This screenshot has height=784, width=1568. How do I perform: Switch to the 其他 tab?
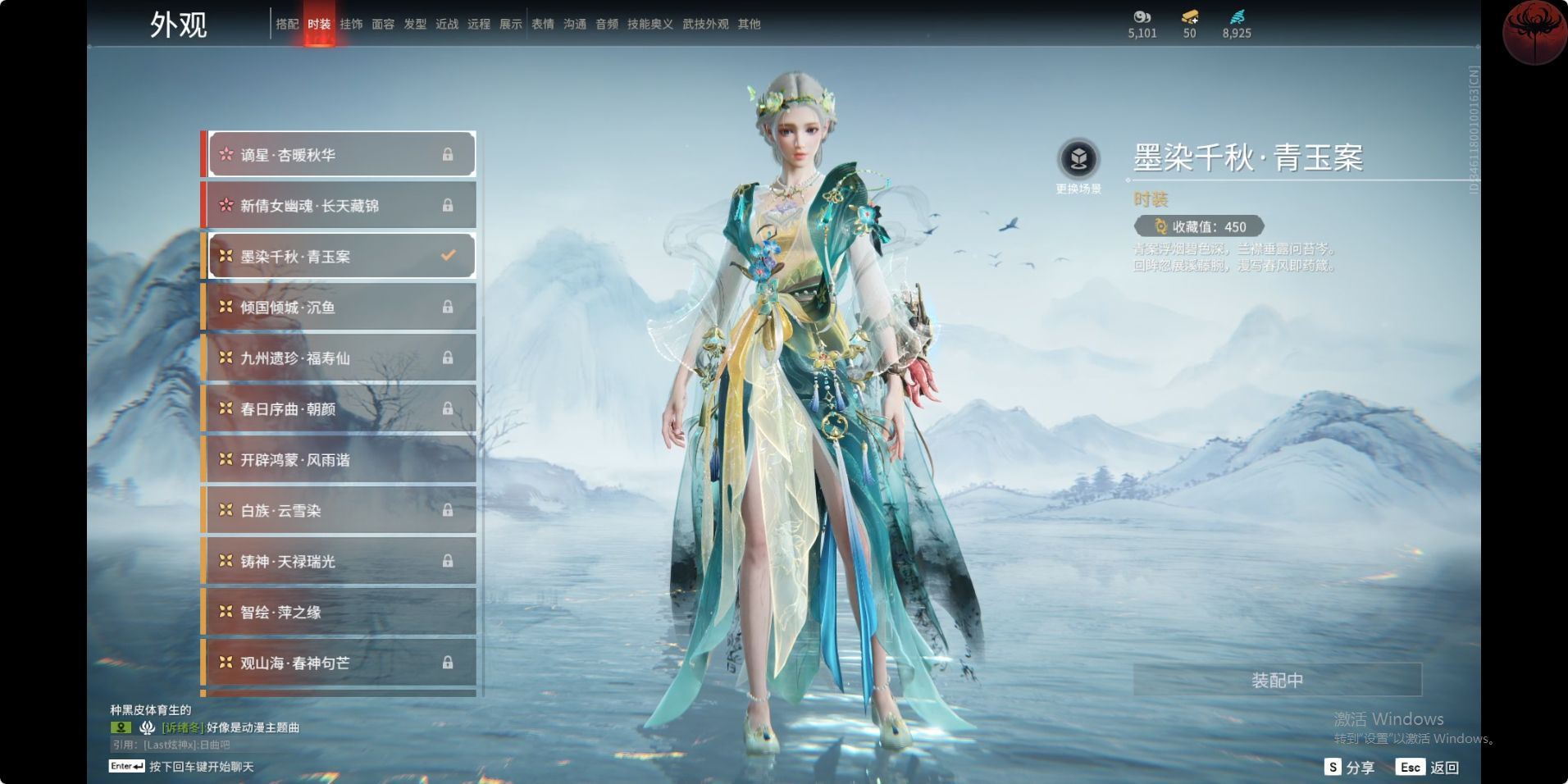[749, 25]
